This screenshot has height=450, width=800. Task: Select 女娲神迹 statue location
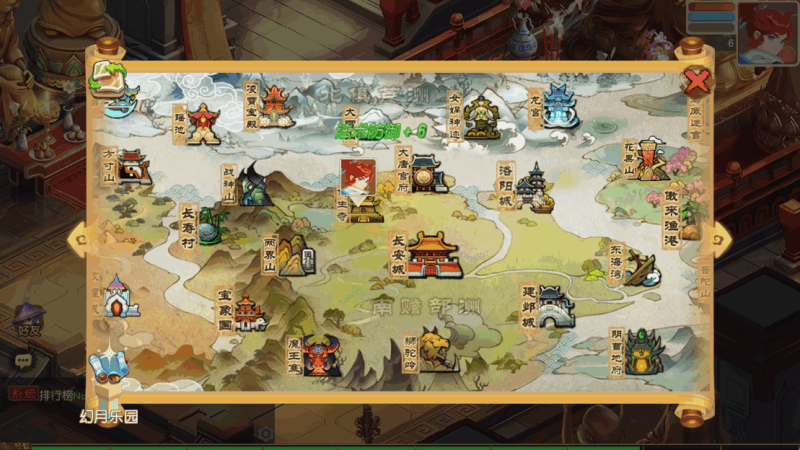(480, 118)
